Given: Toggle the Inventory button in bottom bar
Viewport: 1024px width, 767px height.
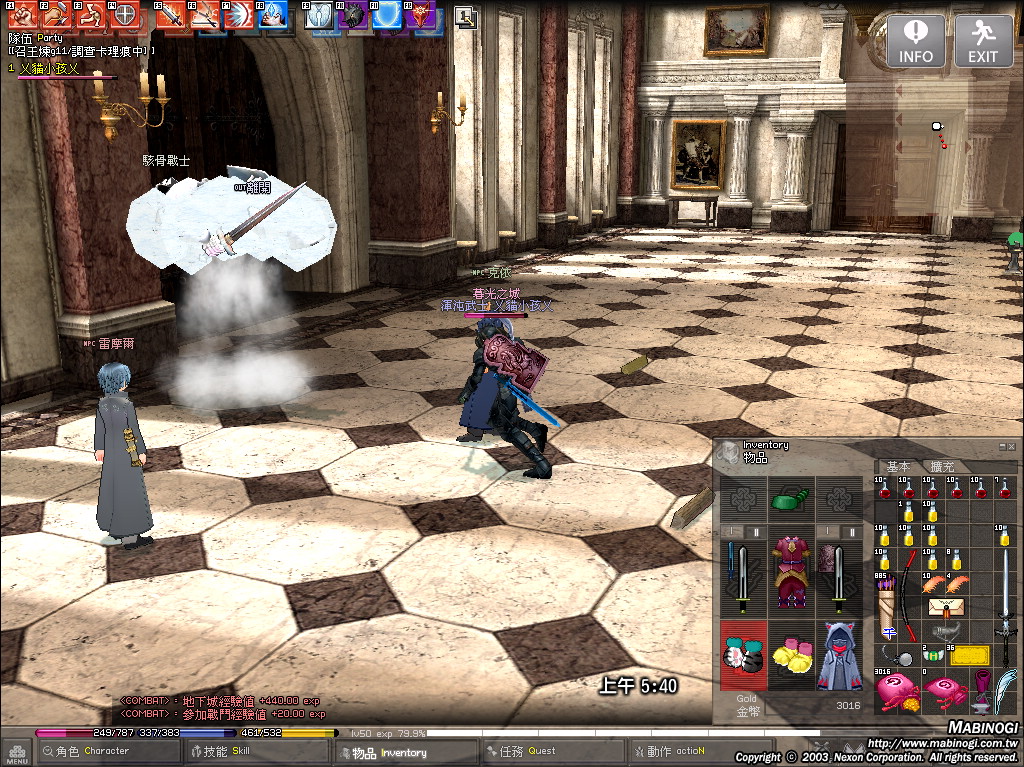Looking at the screenshot, I should click(389, 752).
